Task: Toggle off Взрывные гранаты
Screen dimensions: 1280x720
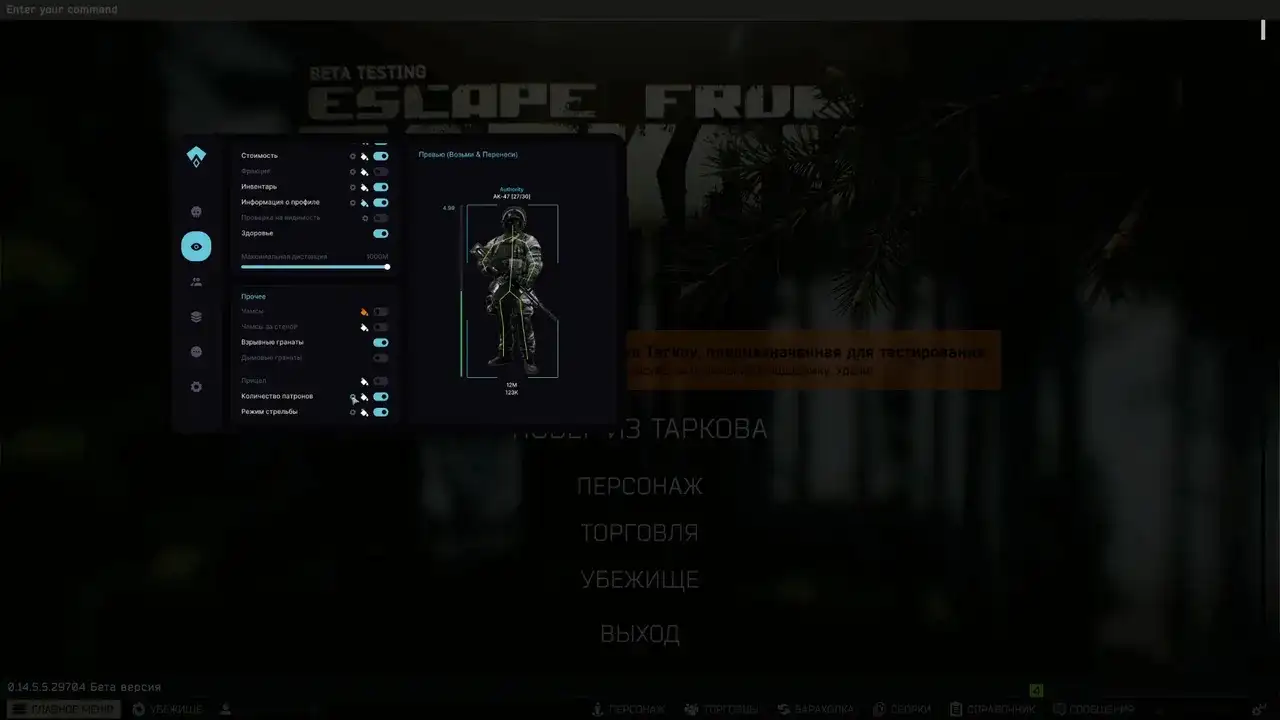Action: [380, 341]
